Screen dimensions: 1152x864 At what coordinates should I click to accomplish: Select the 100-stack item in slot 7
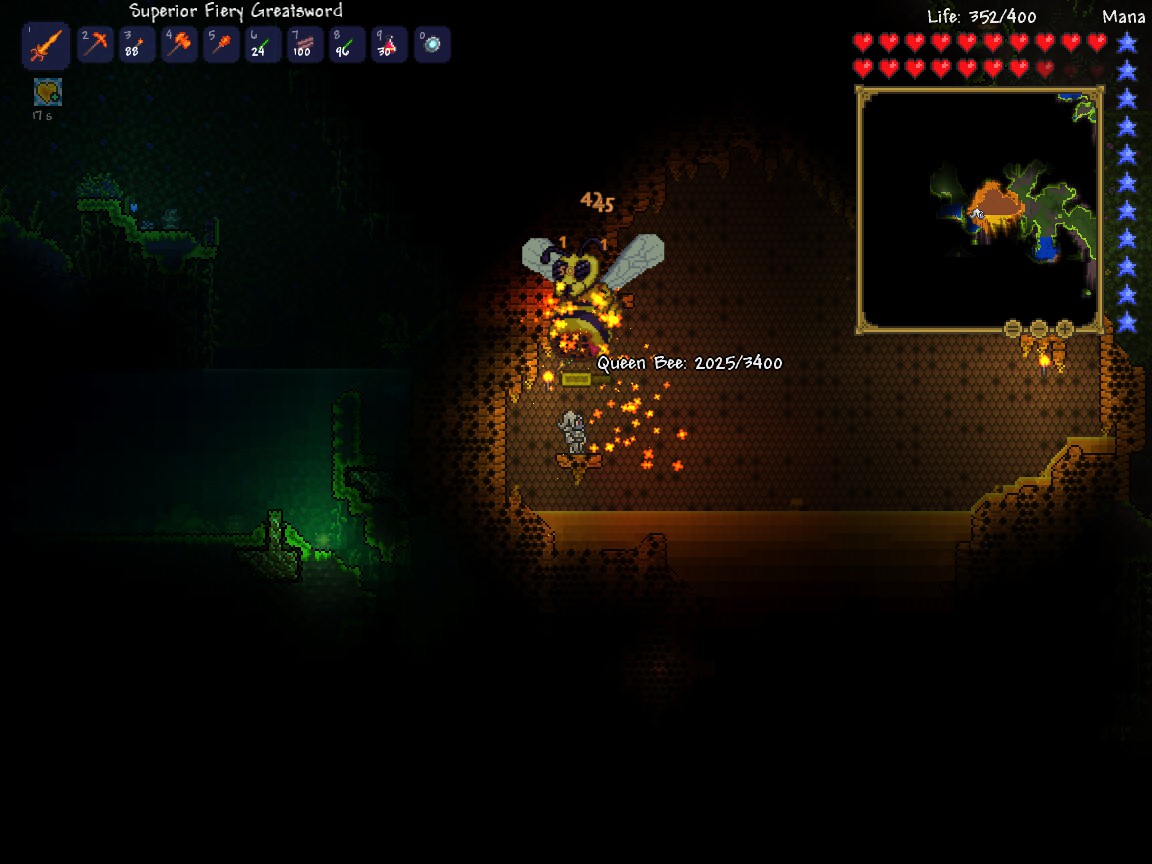pyautogui.click(x=305, y=45)
